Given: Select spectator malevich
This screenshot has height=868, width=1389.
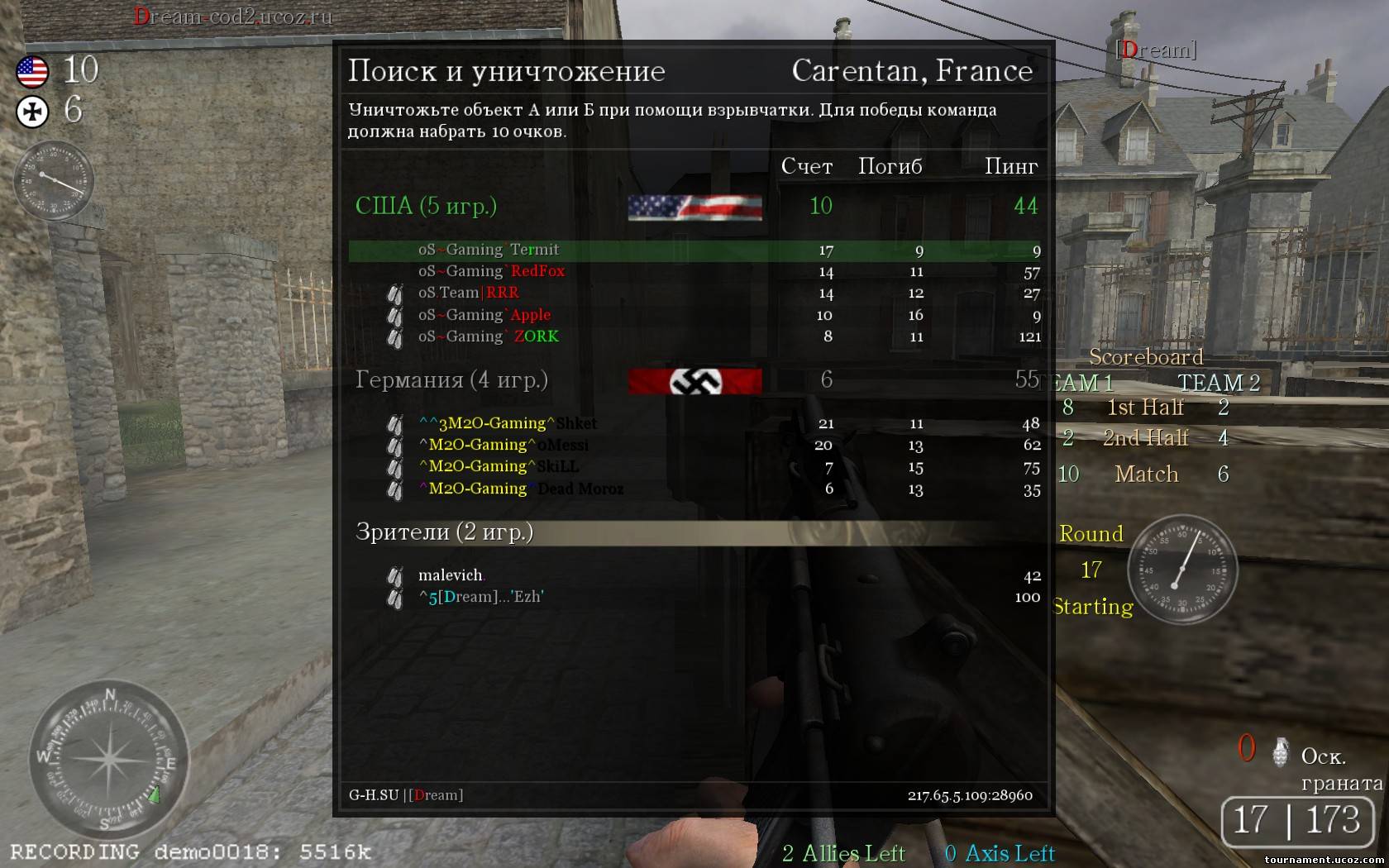Looking at the screenshot, I should [451, 575].
